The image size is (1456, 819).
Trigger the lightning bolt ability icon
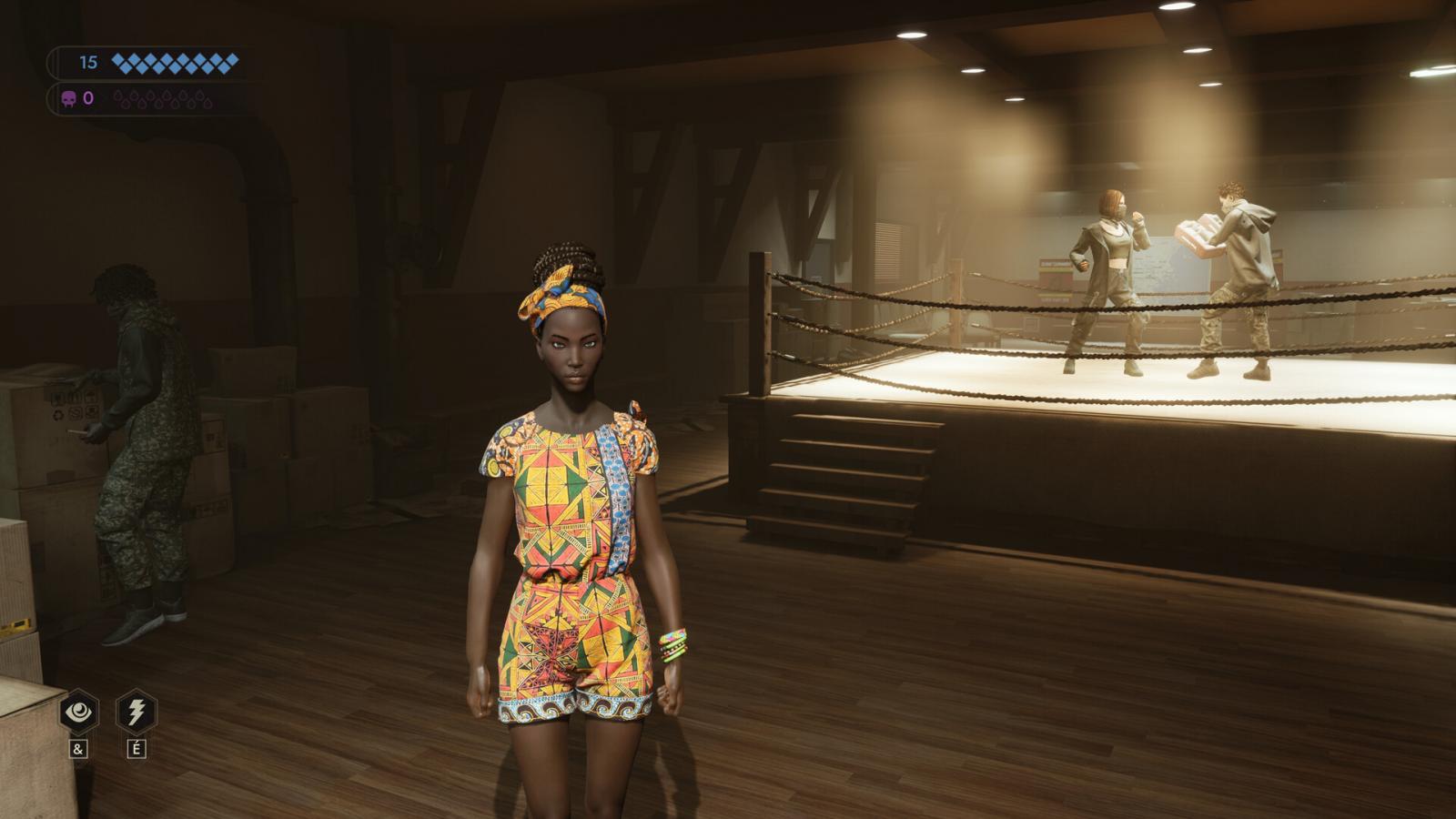(x=136, y=713)
